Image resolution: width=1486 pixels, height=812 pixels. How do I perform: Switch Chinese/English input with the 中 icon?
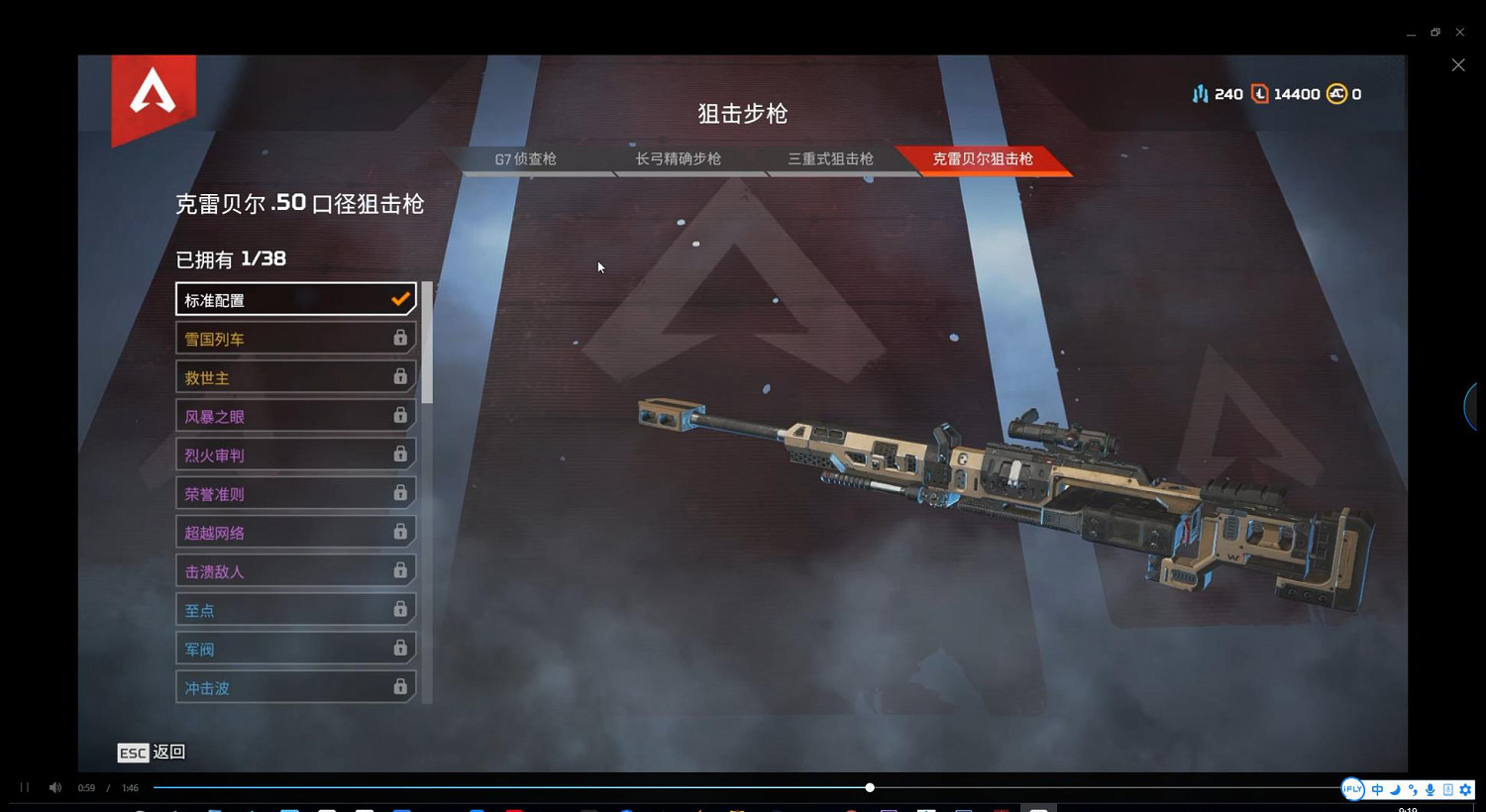click(x=1377, y=790)
